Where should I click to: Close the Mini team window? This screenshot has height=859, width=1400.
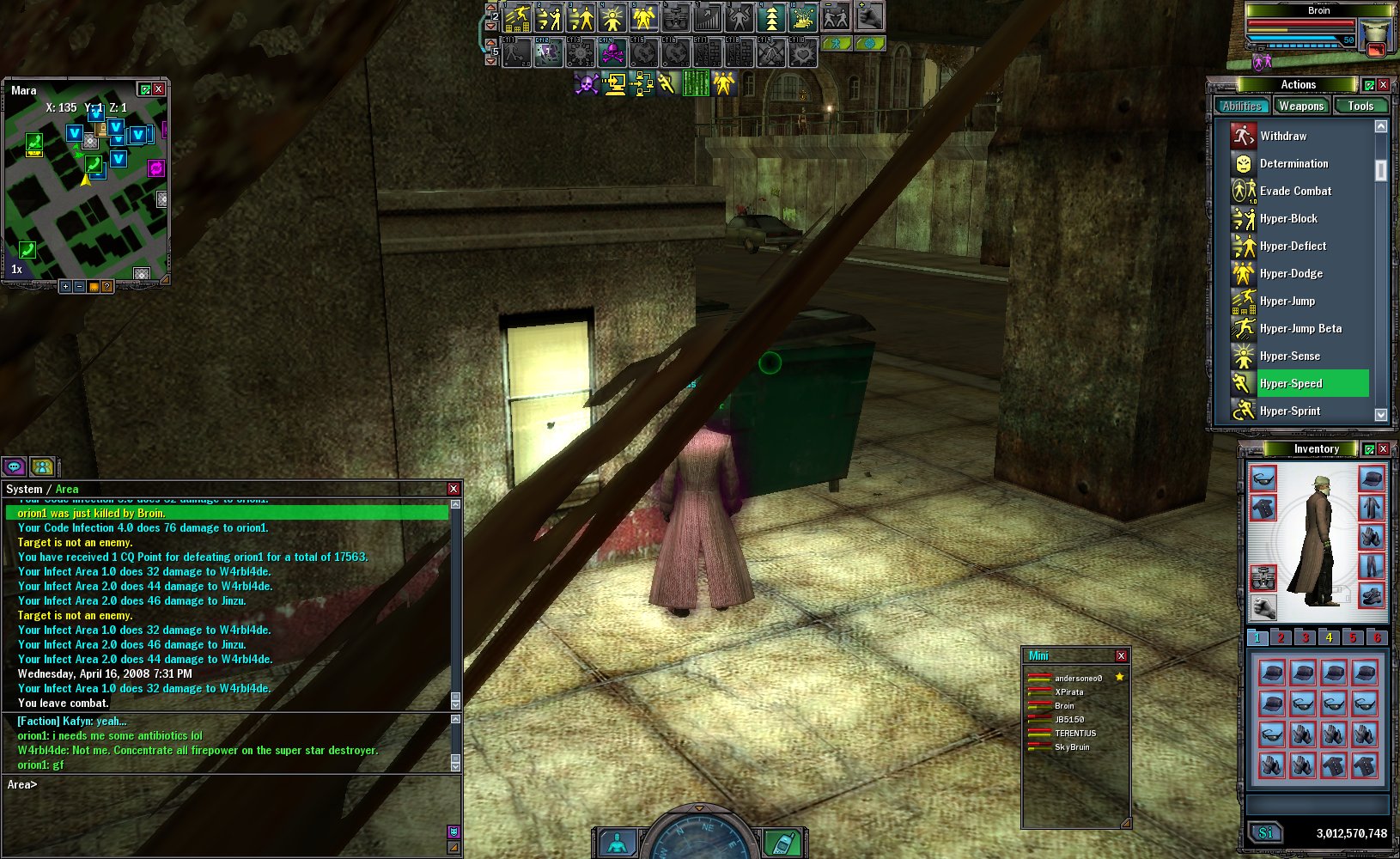click(1121, 655)
